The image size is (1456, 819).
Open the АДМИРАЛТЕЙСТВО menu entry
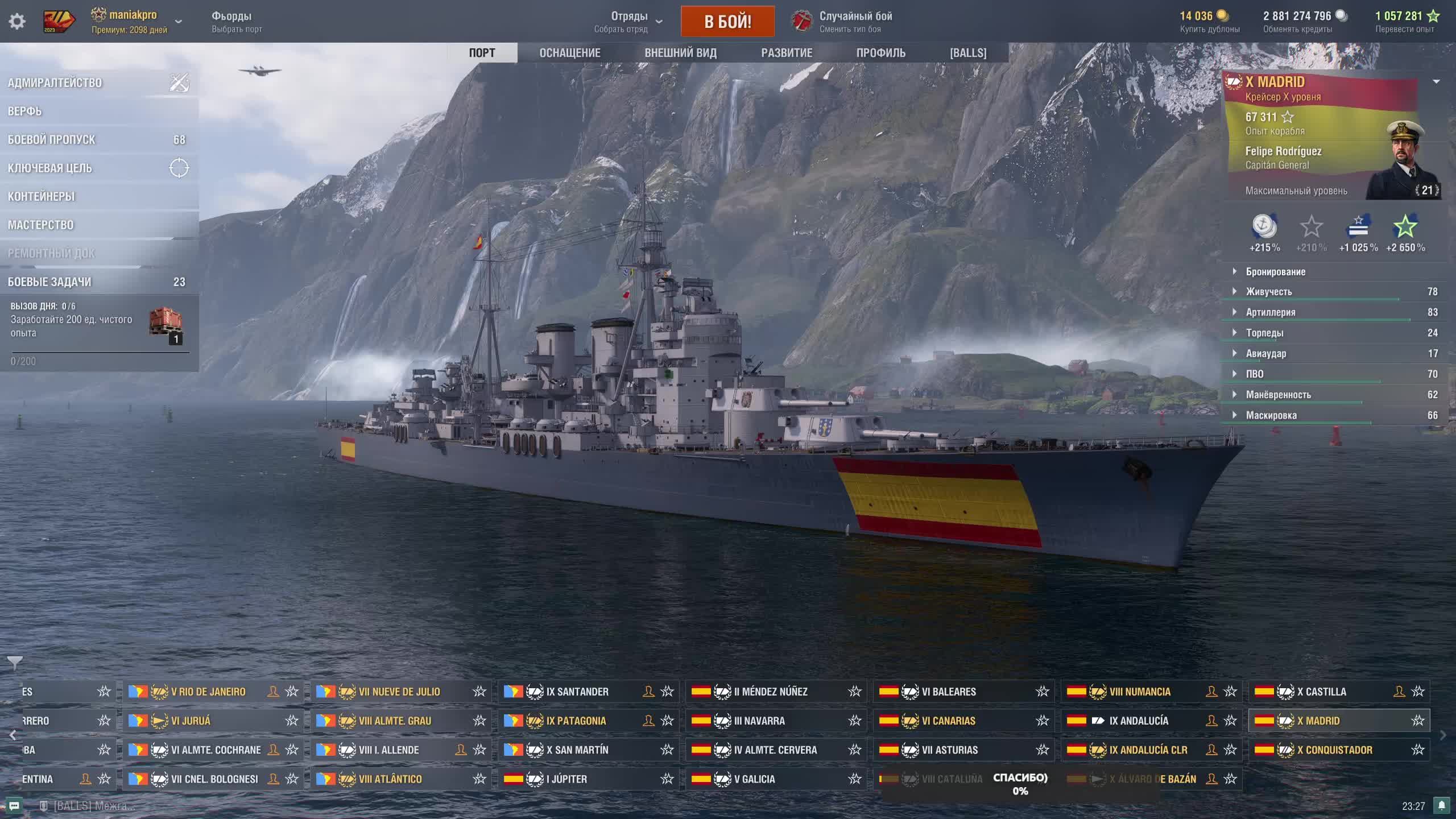click(x=55, y=83)
